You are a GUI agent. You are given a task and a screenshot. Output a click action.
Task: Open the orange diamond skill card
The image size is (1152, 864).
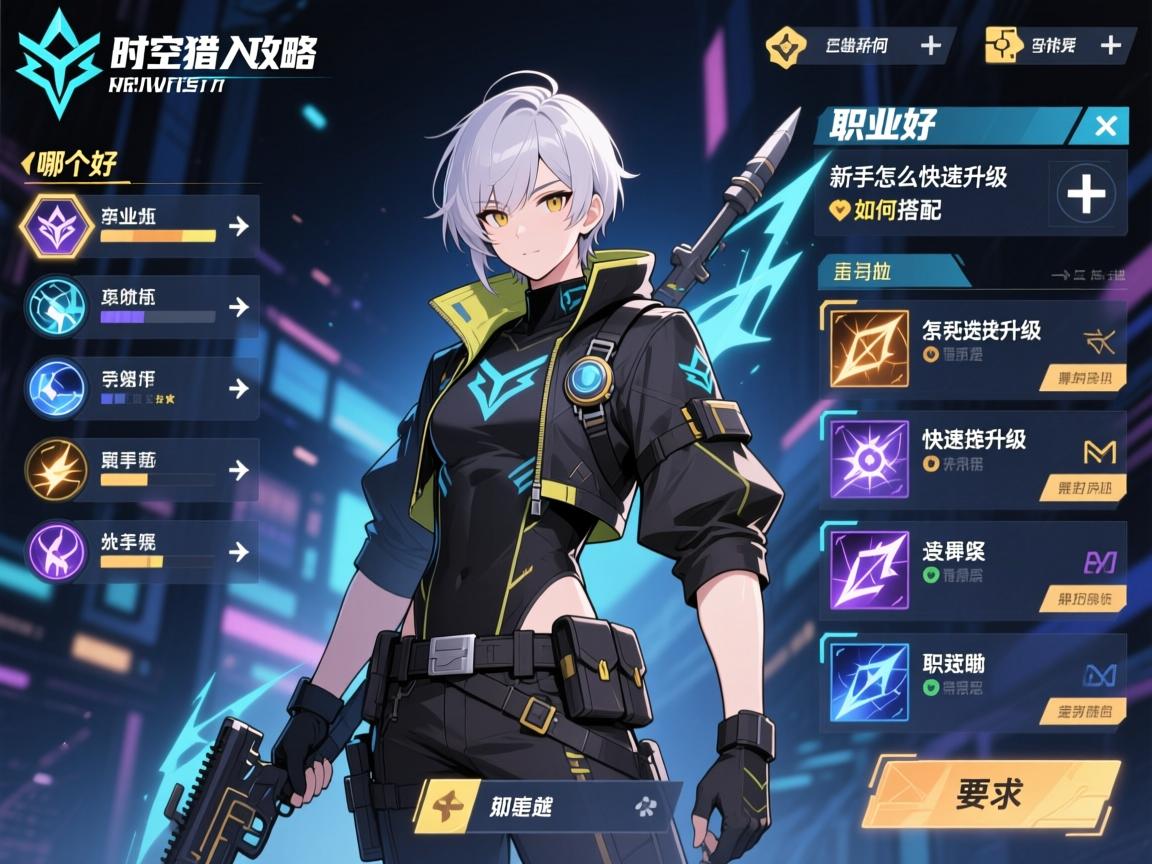[972, 348]
